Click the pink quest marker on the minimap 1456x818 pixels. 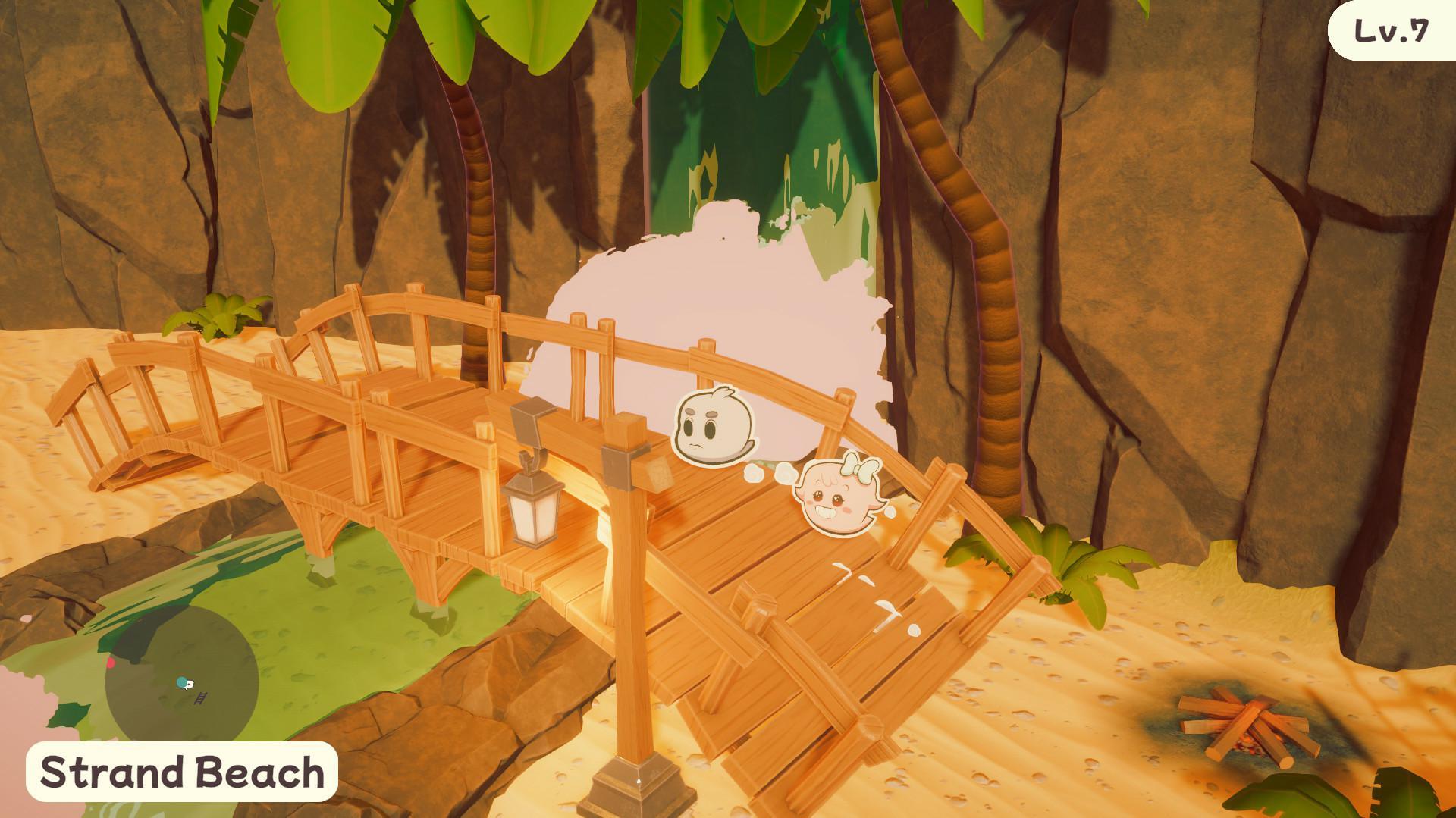pyautogui.click(x=111, y=663)
